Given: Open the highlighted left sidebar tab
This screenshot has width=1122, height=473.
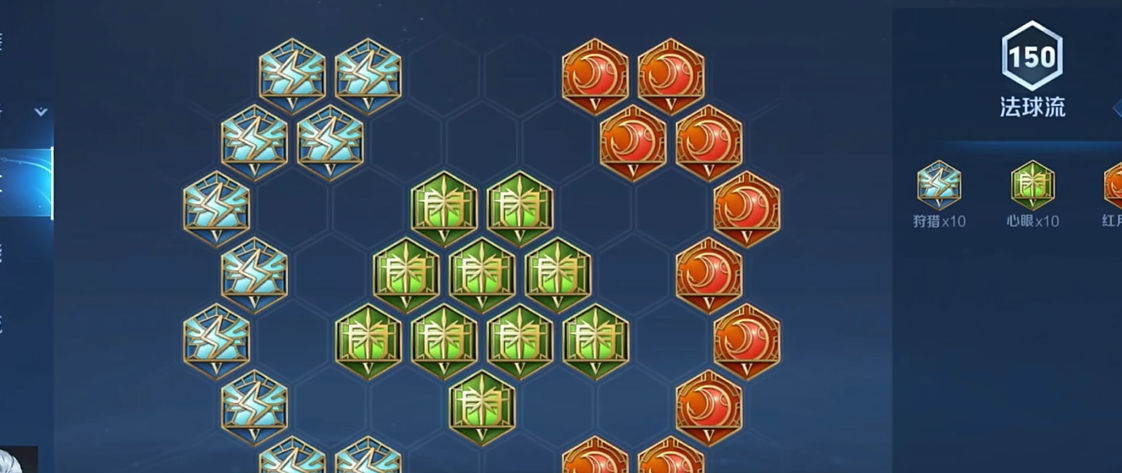Looking at the screenshot, I should pyautogui.click(x=26, y=182).
